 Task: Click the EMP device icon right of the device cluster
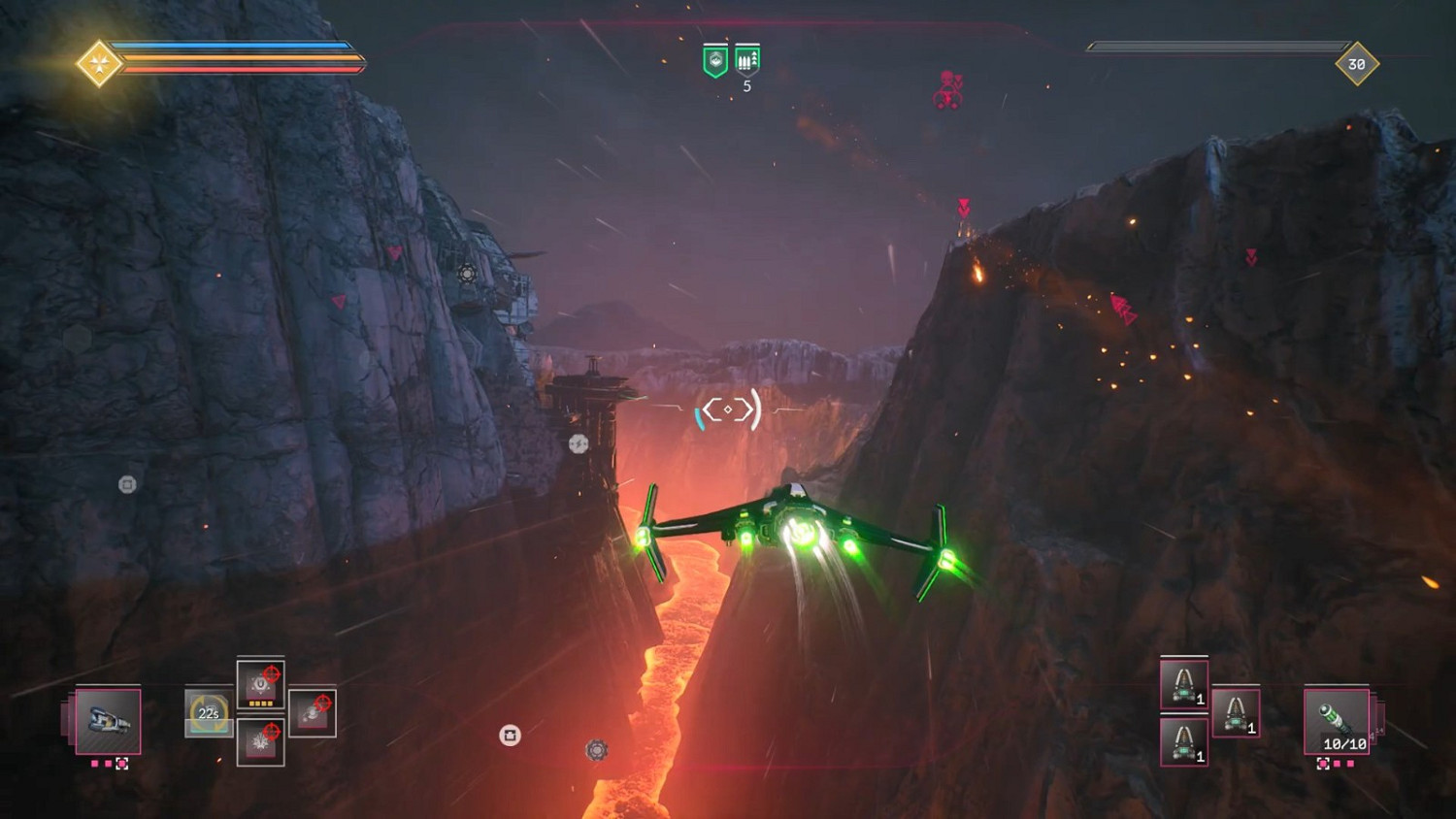(312, 713)
